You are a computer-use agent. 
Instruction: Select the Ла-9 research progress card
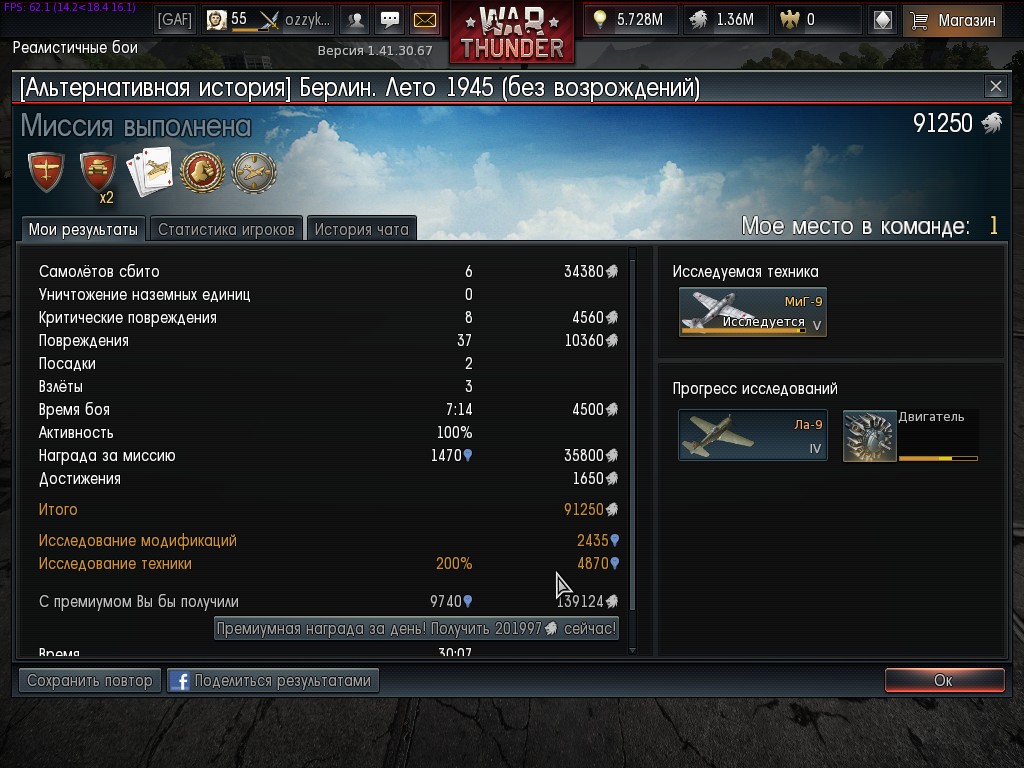tap(752, 435)
